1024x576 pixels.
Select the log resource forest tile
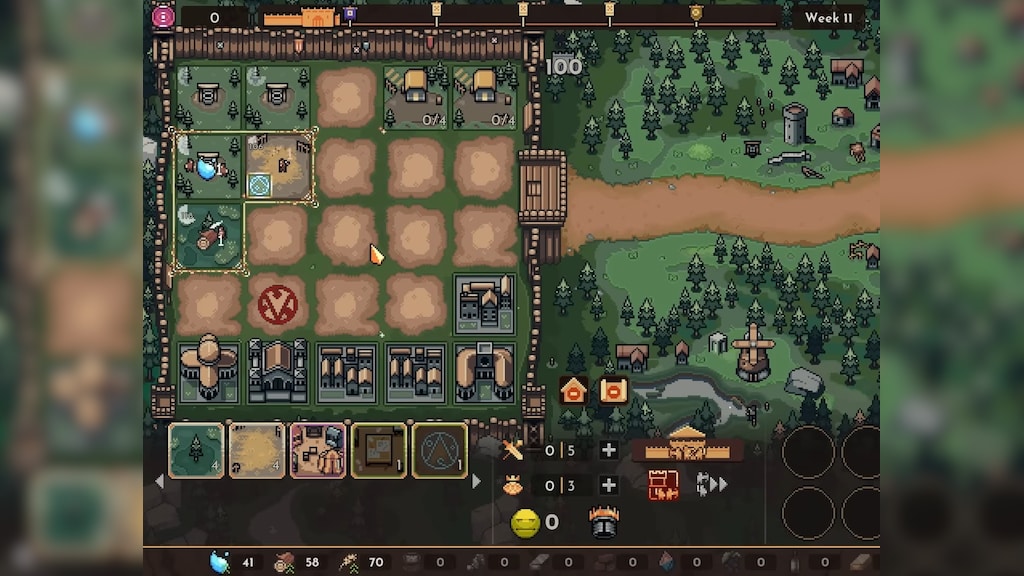click(209, 236)
